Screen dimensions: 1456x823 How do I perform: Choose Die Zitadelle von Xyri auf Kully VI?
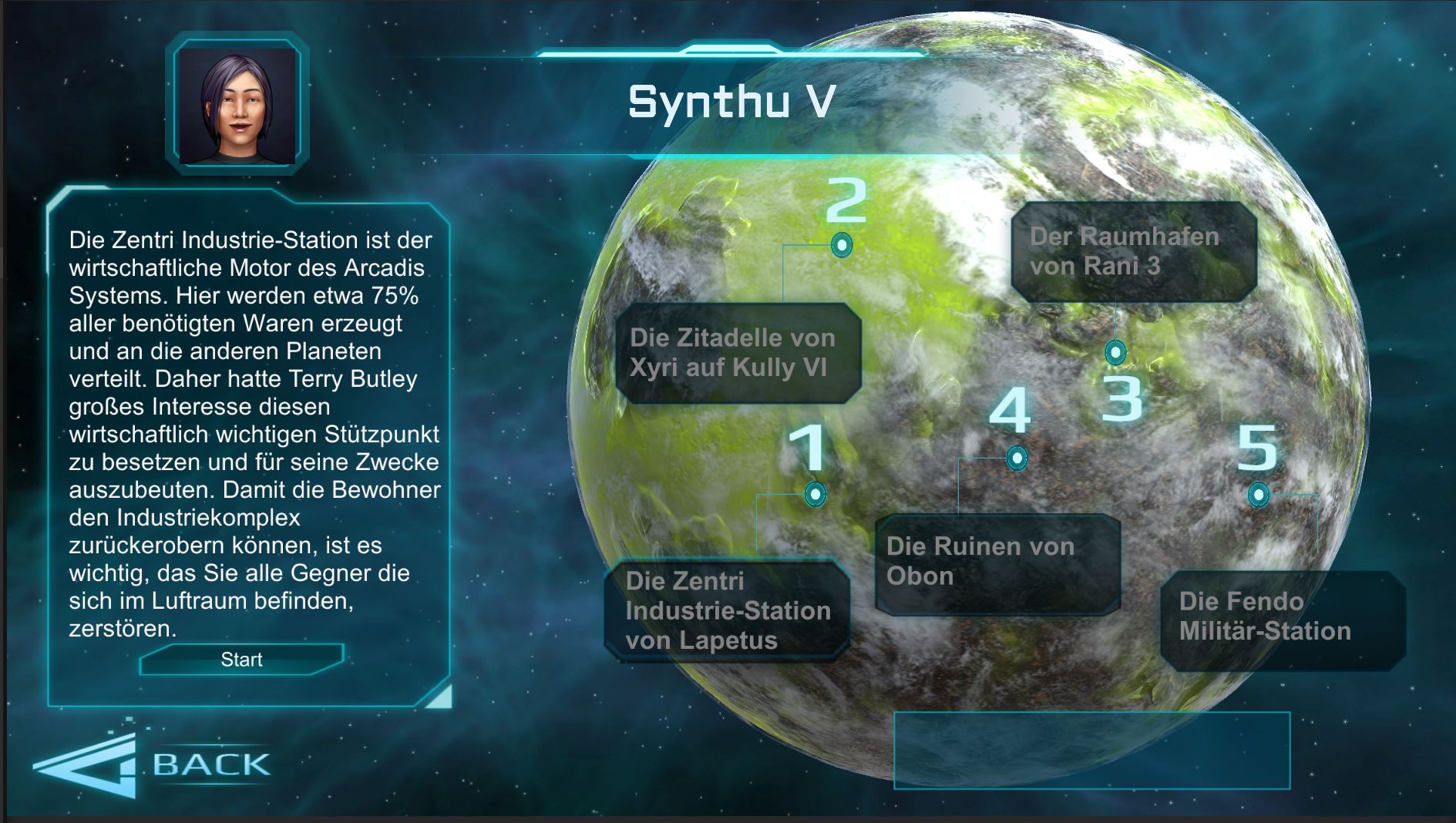click(738, 353)
